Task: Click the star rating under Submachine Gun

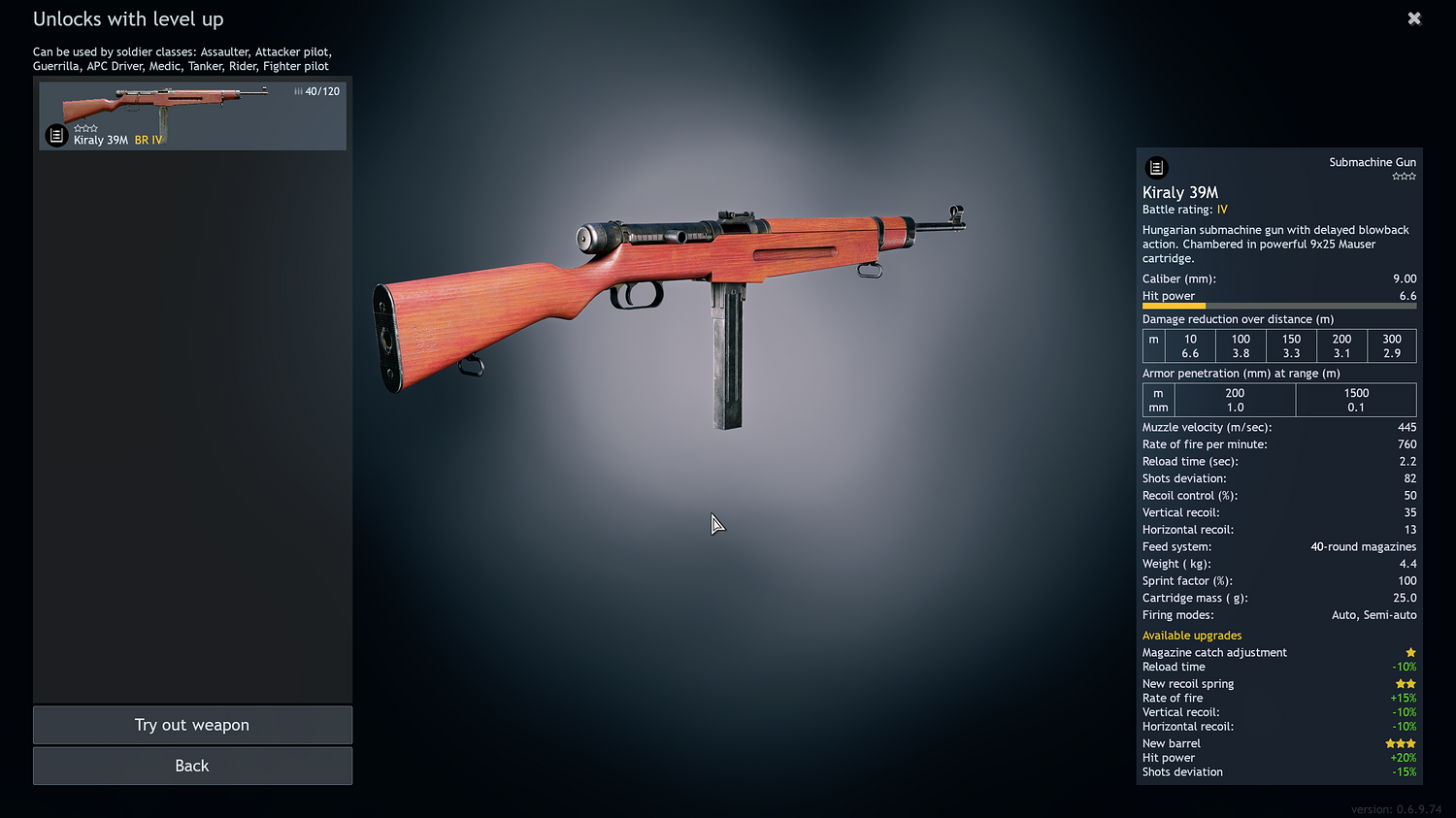Action: (x=1403, y=176)
